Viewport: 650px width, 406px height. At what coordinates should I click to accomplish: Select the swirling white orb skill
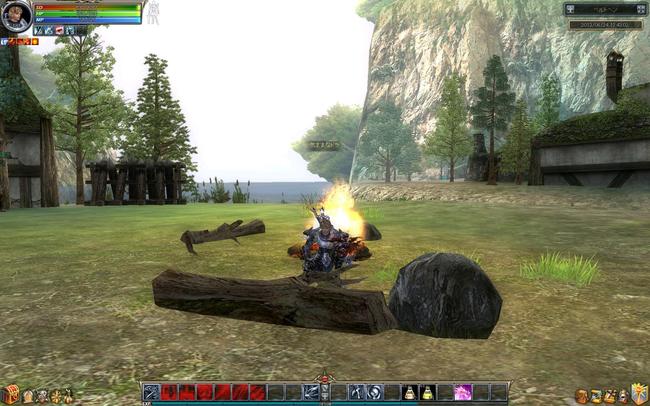tap(373, 392)
